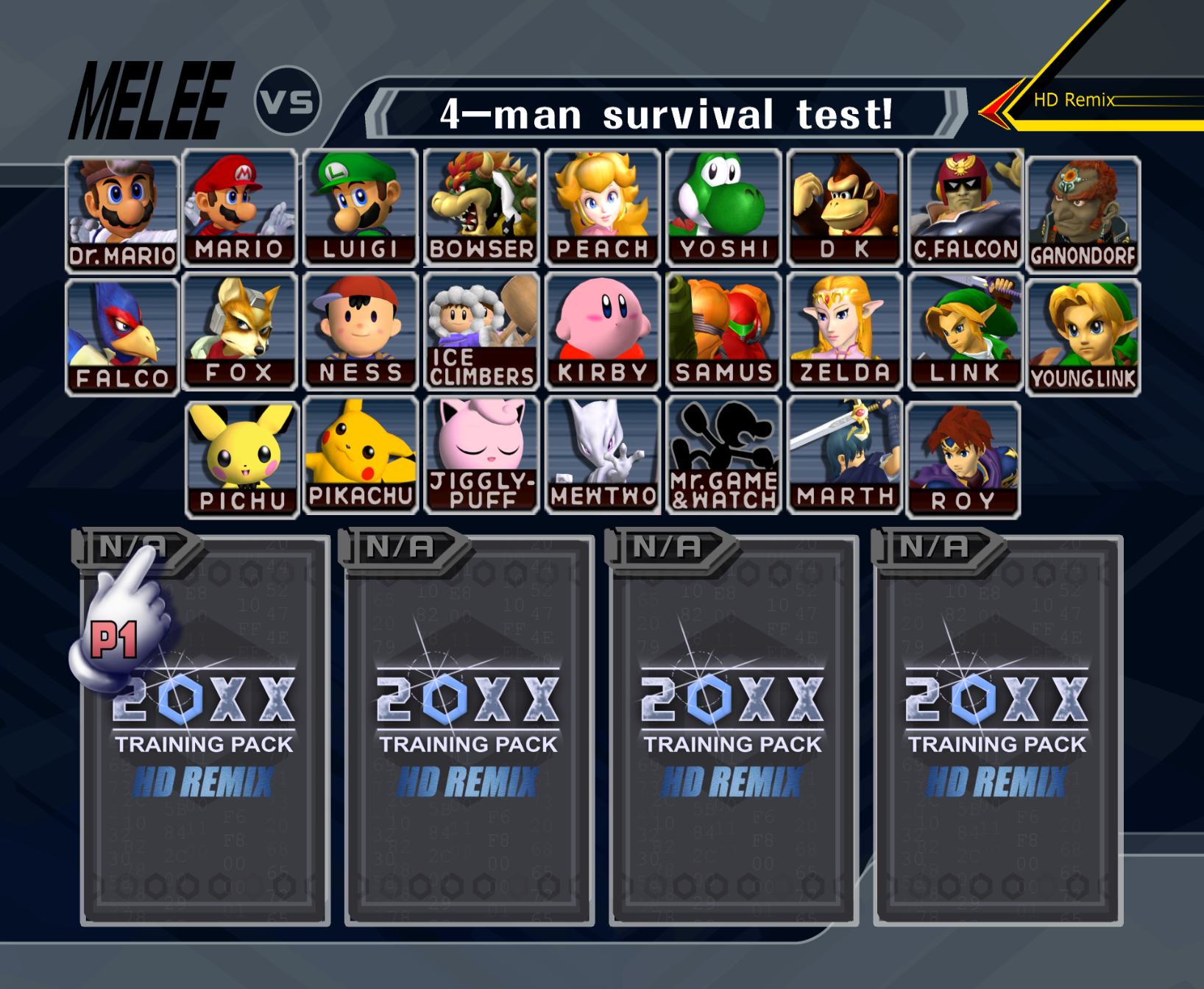Choose Pichu from the bottom row
Image resolution: width=1204 pixels, height=989 pixels.
coord(241,456)
